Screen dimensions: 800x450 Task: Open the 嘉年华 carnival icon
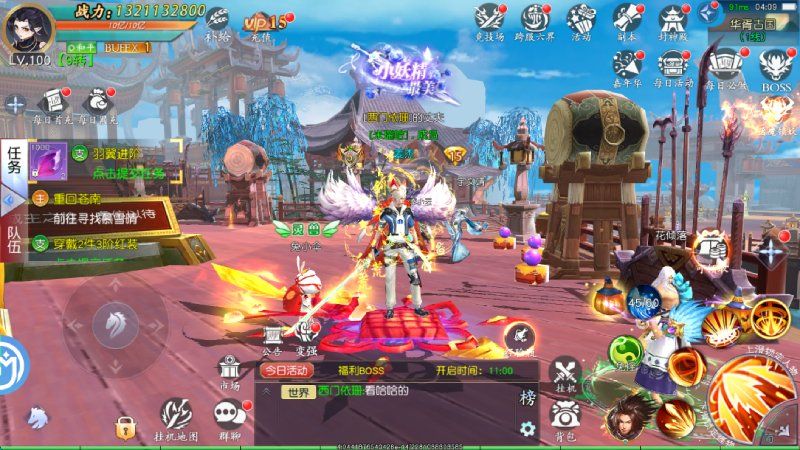click(x=627, y=66)
